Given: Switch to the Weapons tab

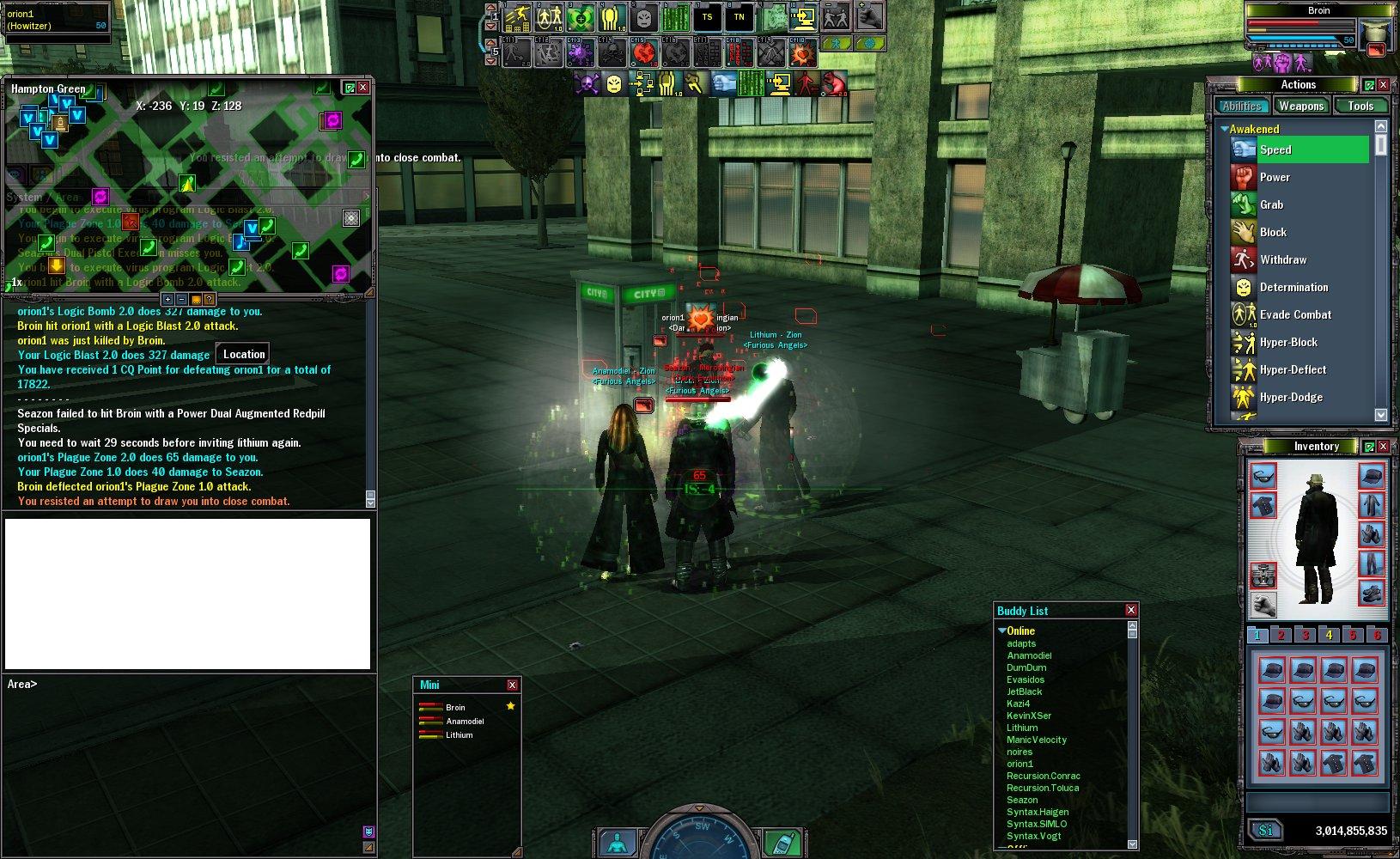Looking at the screenshot, I should [x=1300, y=106].
